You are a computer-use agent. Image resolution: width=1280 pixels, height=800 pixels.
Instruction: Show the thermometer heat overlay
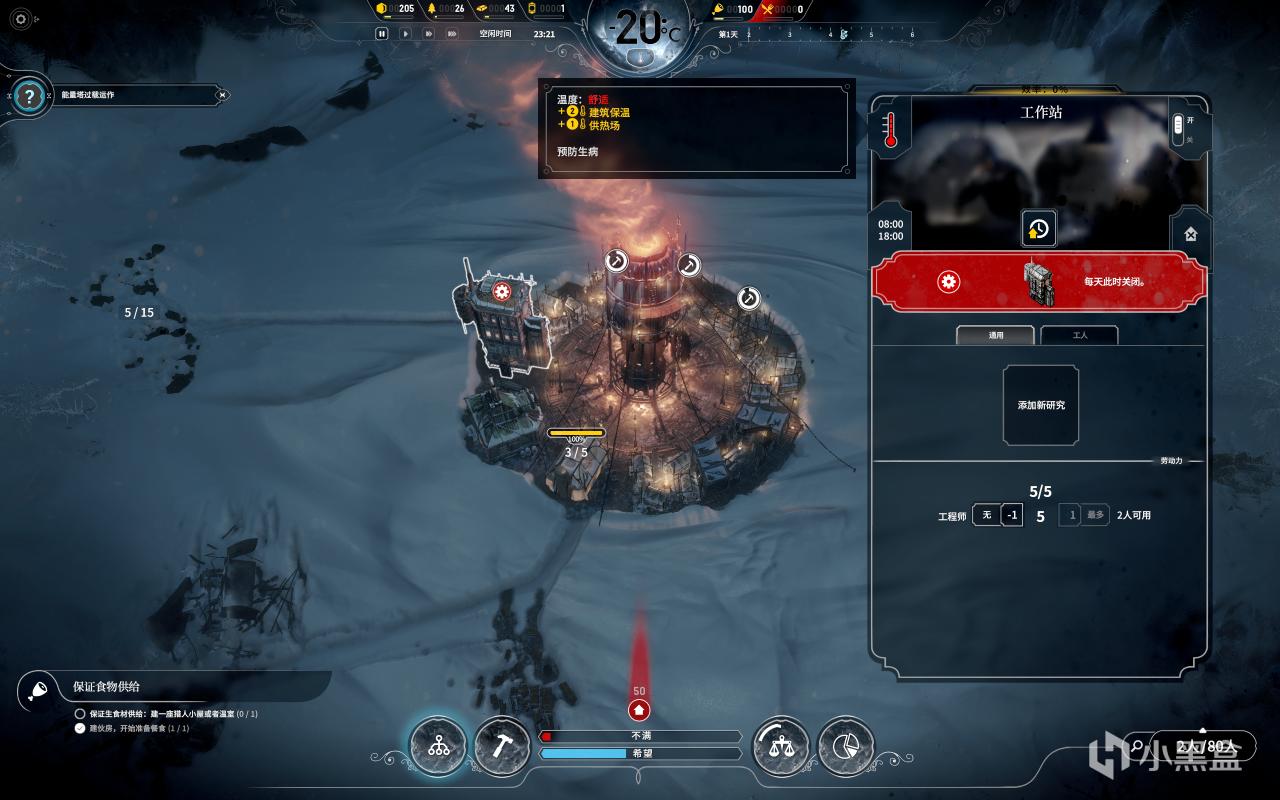(x=890, y=129)
